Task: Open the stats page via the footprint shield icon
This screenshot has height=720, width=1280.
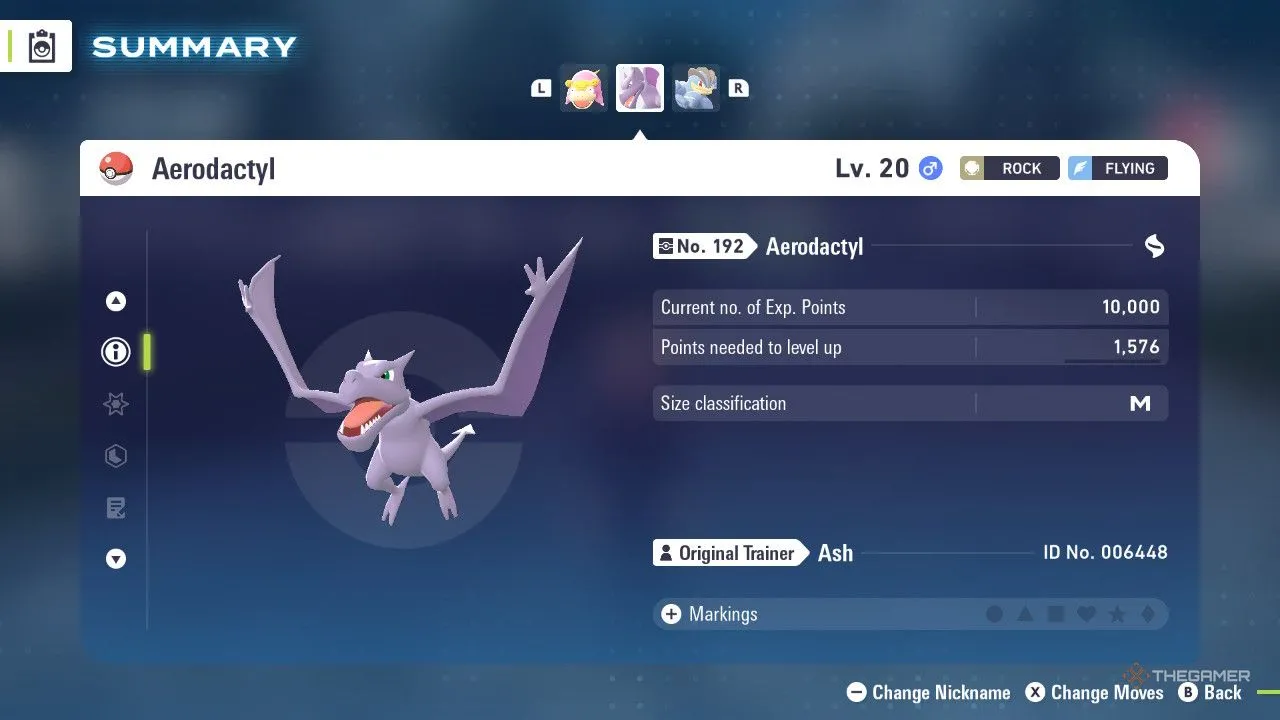Action: coord(115,456)
